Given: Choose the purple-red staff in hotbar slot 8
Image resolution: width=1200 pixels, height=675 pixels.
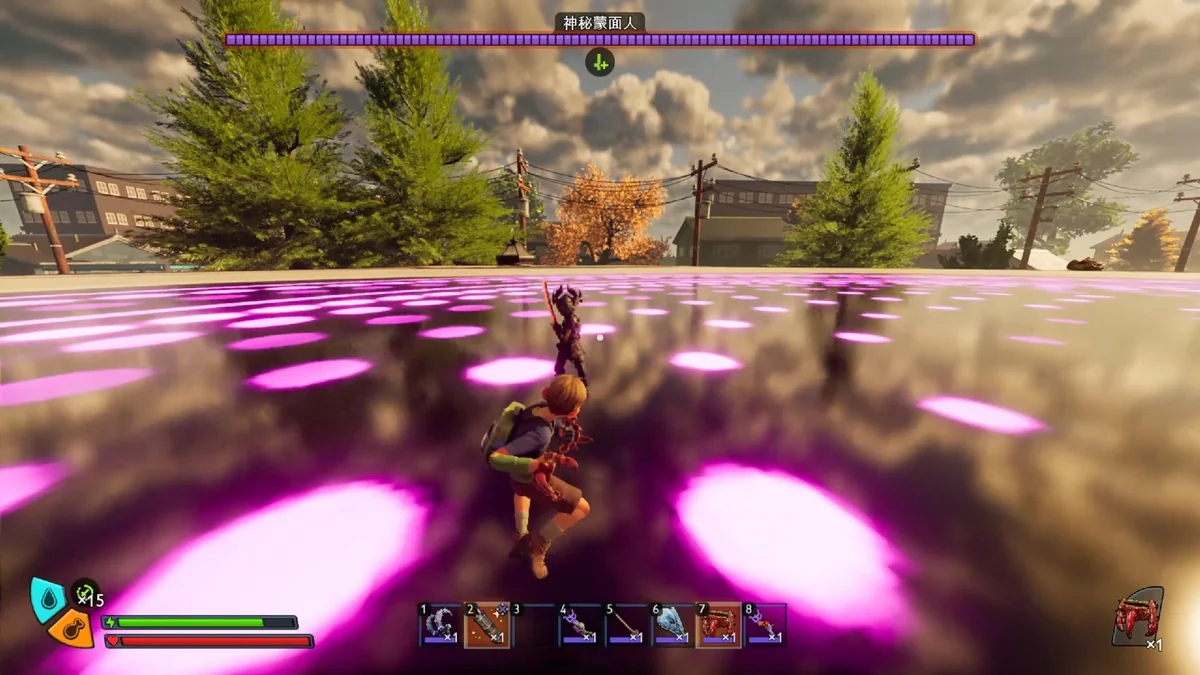Looking at the screenshot, I should pos(765,625).
